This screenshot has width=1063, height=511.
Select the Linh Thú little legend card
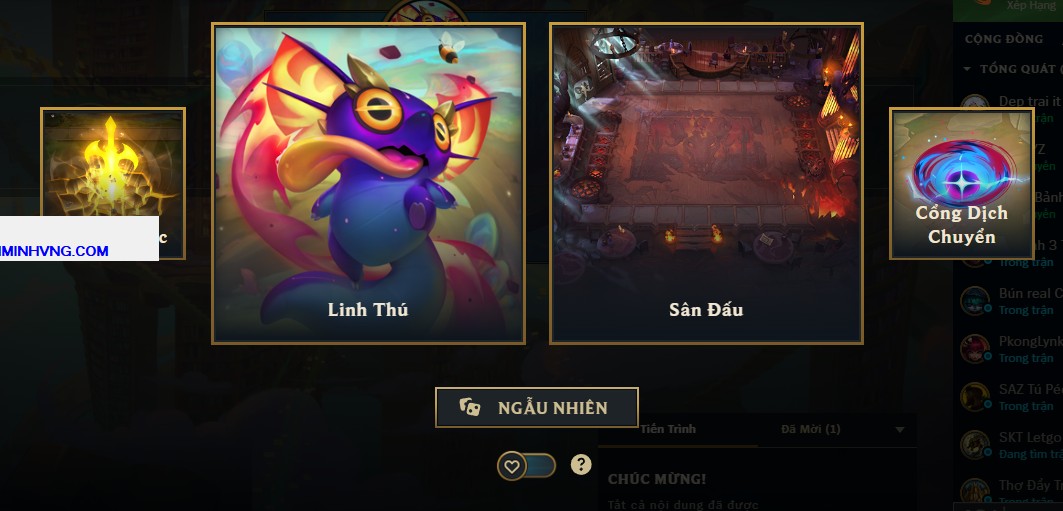[368, 183]
